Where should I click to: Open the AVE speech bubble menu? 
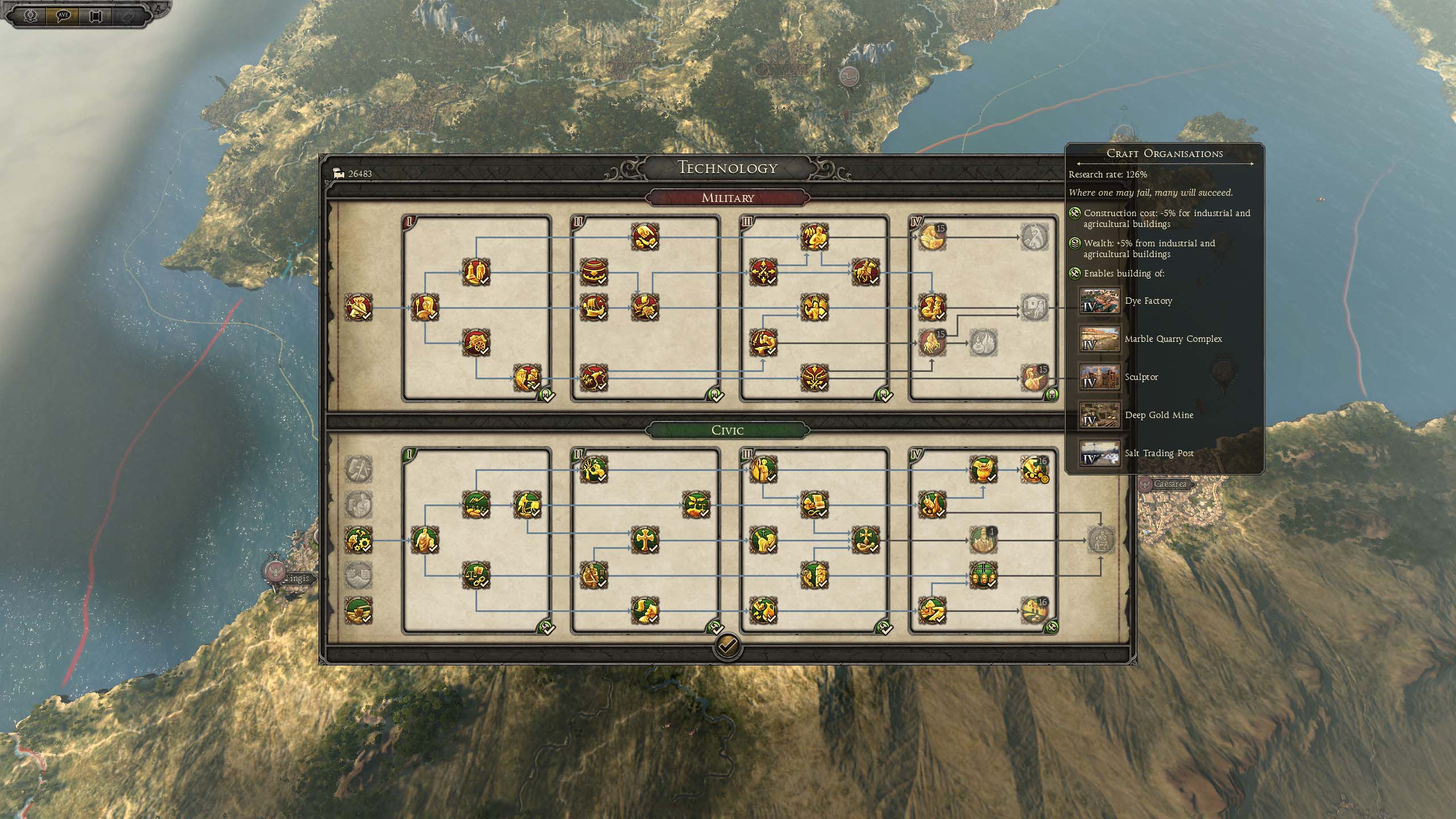[x=63, y=15]
